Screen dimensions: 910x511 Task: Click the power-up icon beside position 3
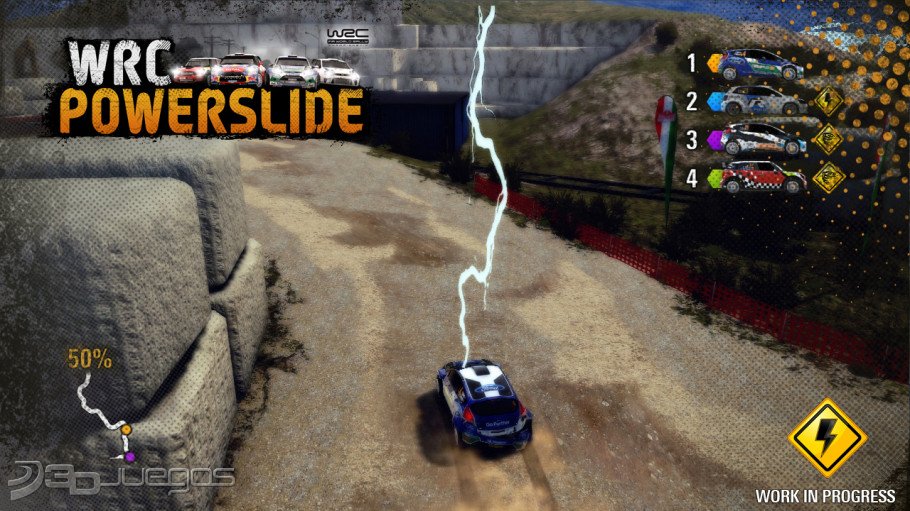point(828,139)
